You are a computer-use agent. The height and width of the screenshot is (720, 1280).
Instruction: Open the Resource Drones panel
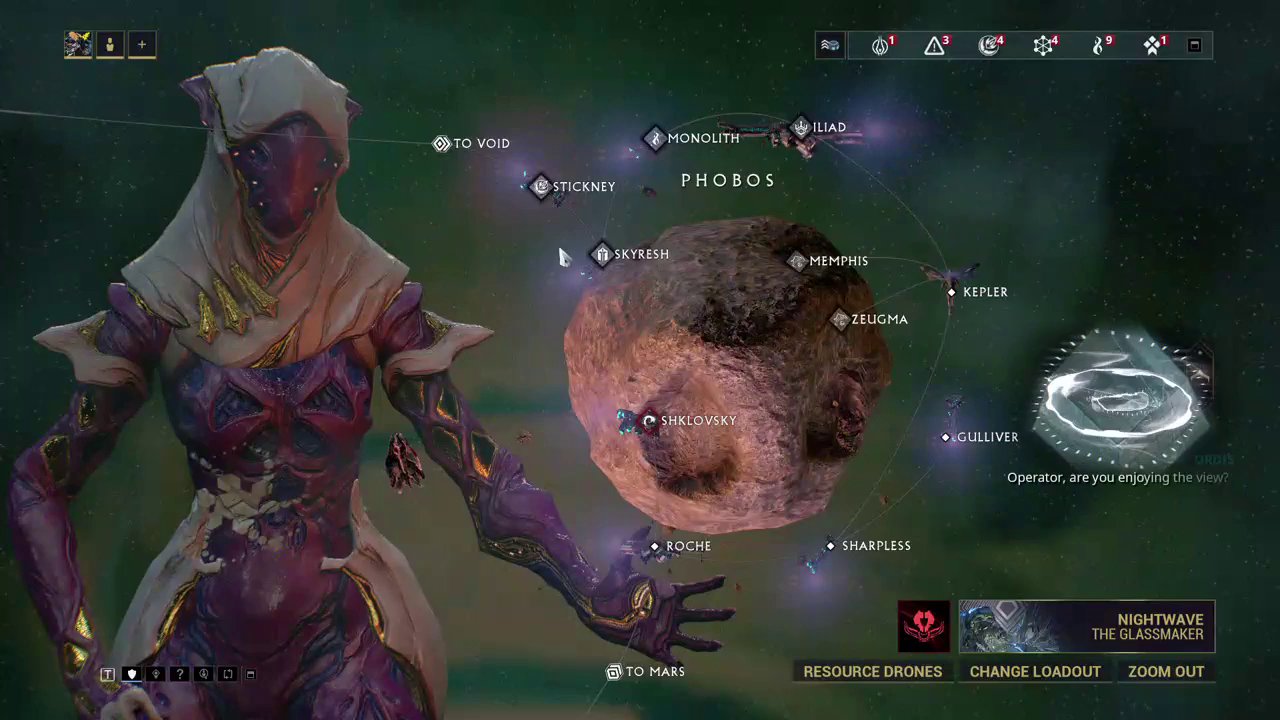pyautogui.click(x=872, y=671)
